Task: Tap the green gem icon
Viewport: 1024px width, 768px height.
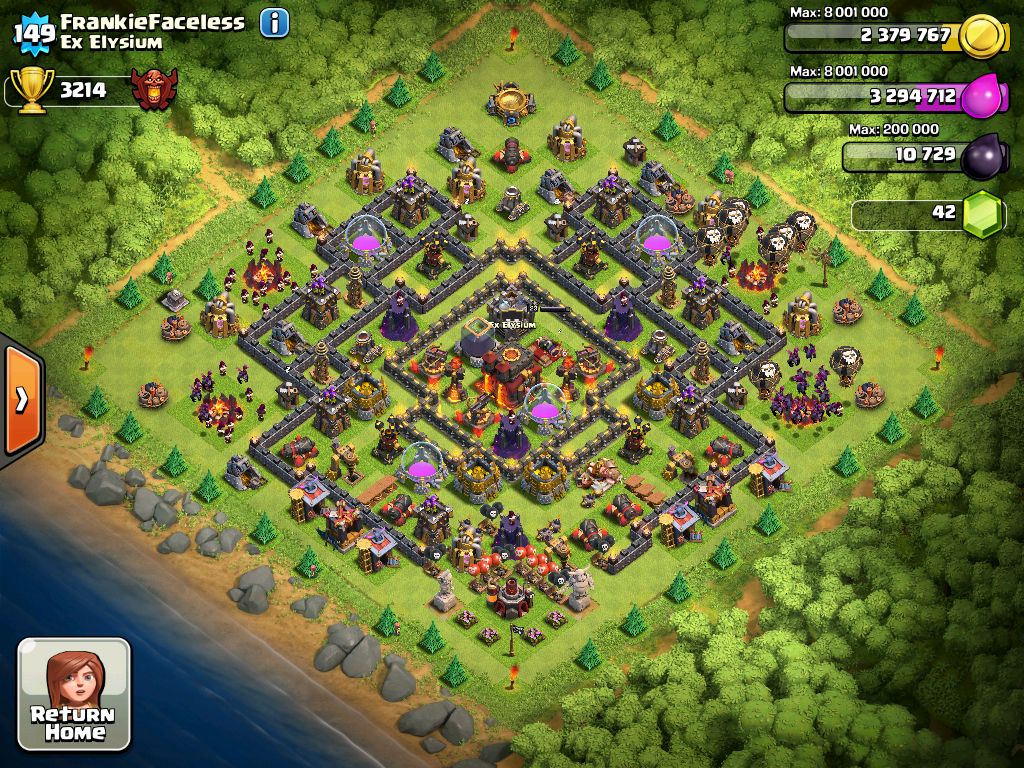Action: (x=984, y=214)
